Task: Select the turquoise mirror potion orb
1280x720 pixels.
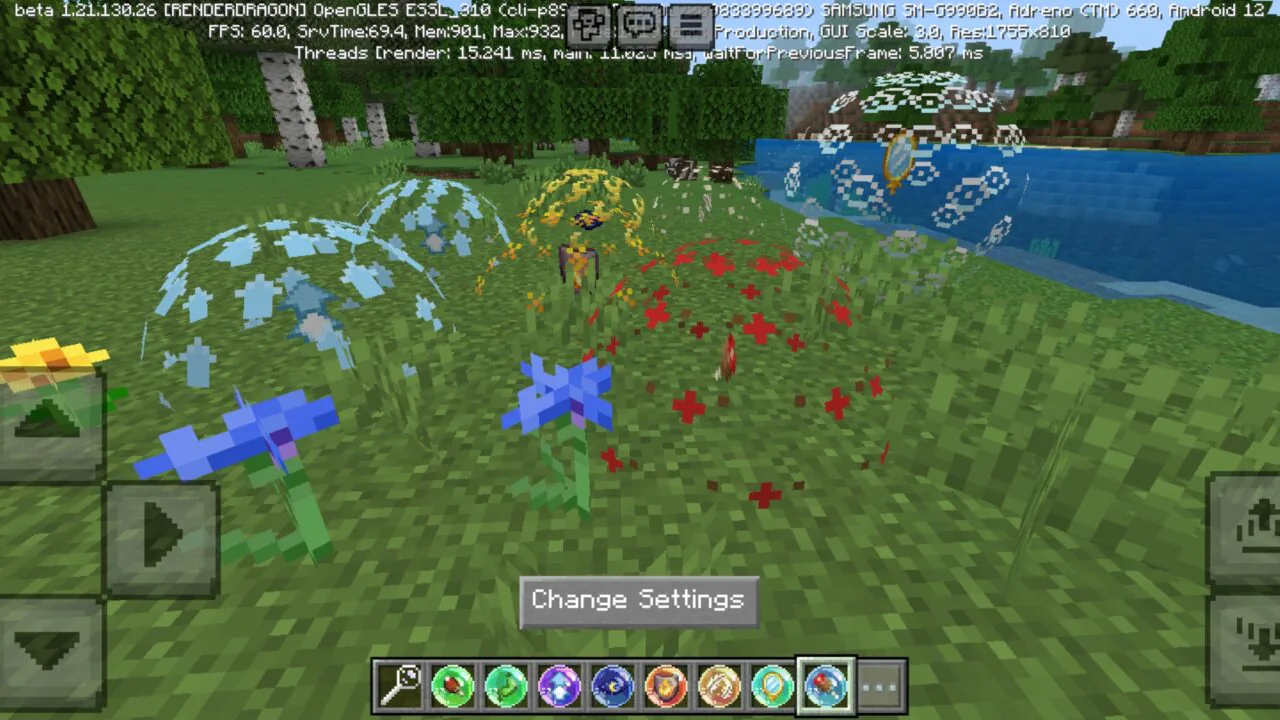Action: [771, 684]
